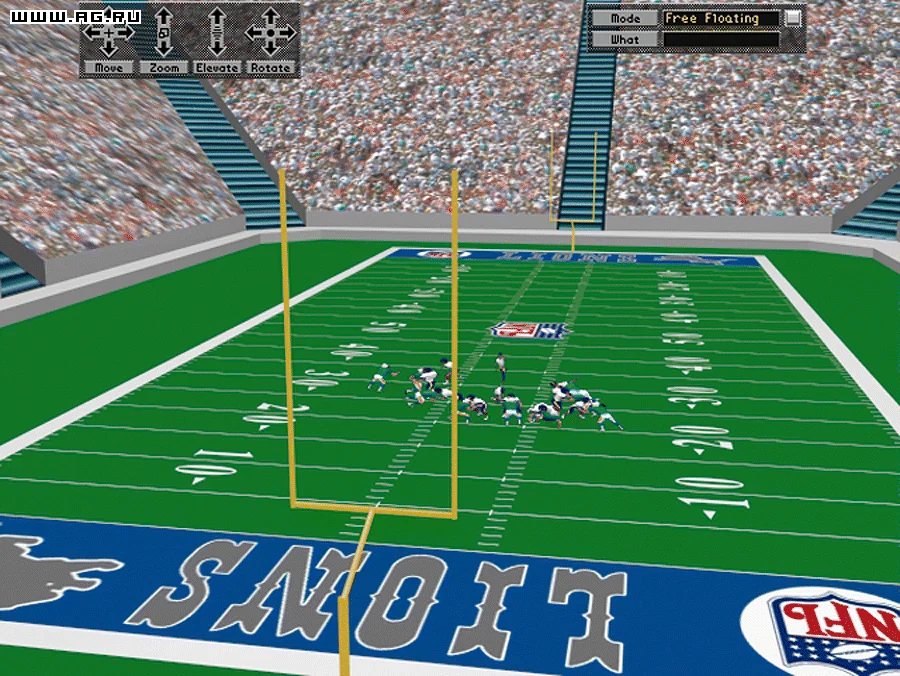Click the four-way move arrows icon
The width and height of the screenshot is (900, 676).
(x=109, y=32)
